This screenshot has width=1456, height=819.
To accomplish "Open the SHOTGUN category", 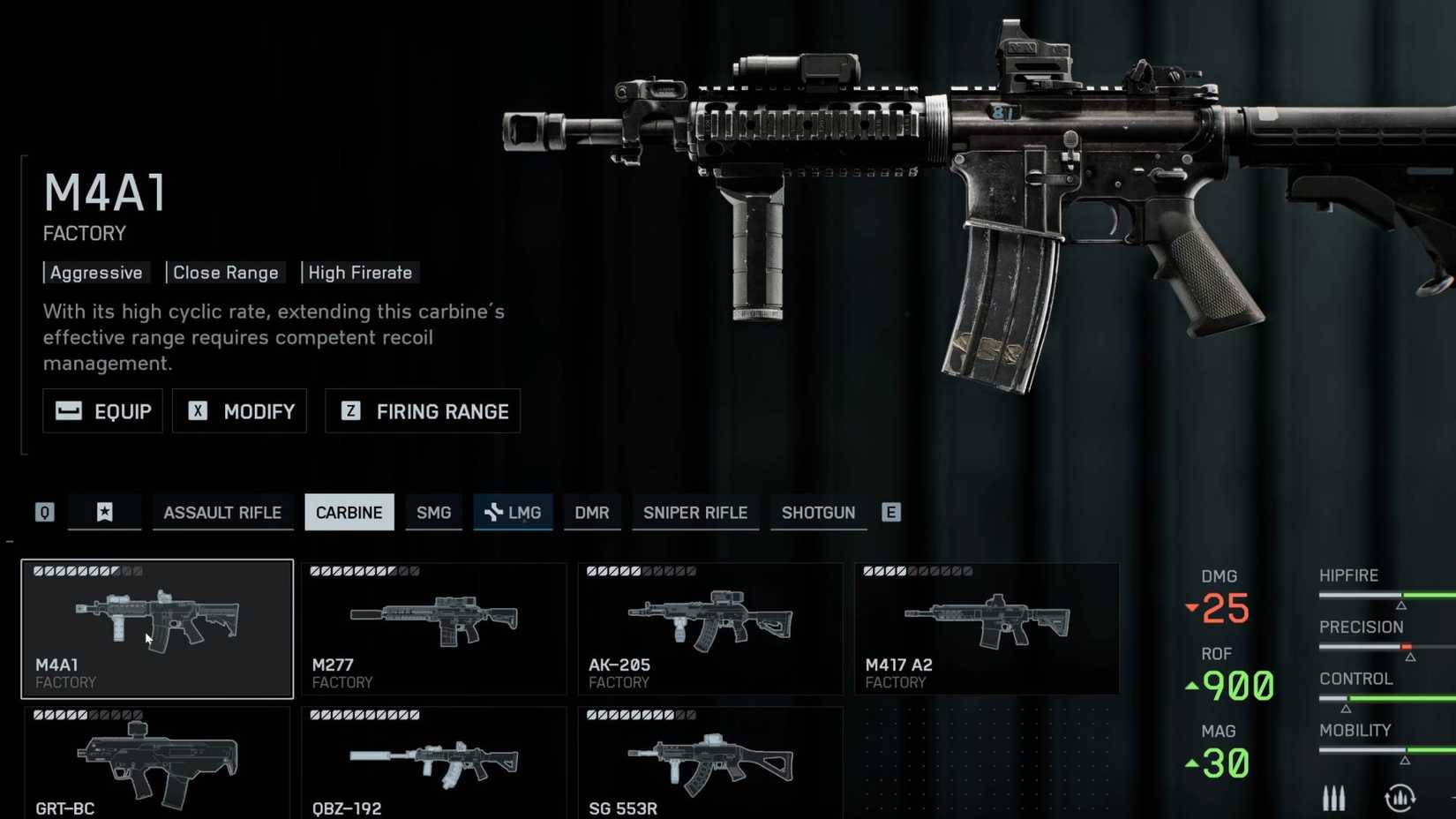I will click(818, 512).
